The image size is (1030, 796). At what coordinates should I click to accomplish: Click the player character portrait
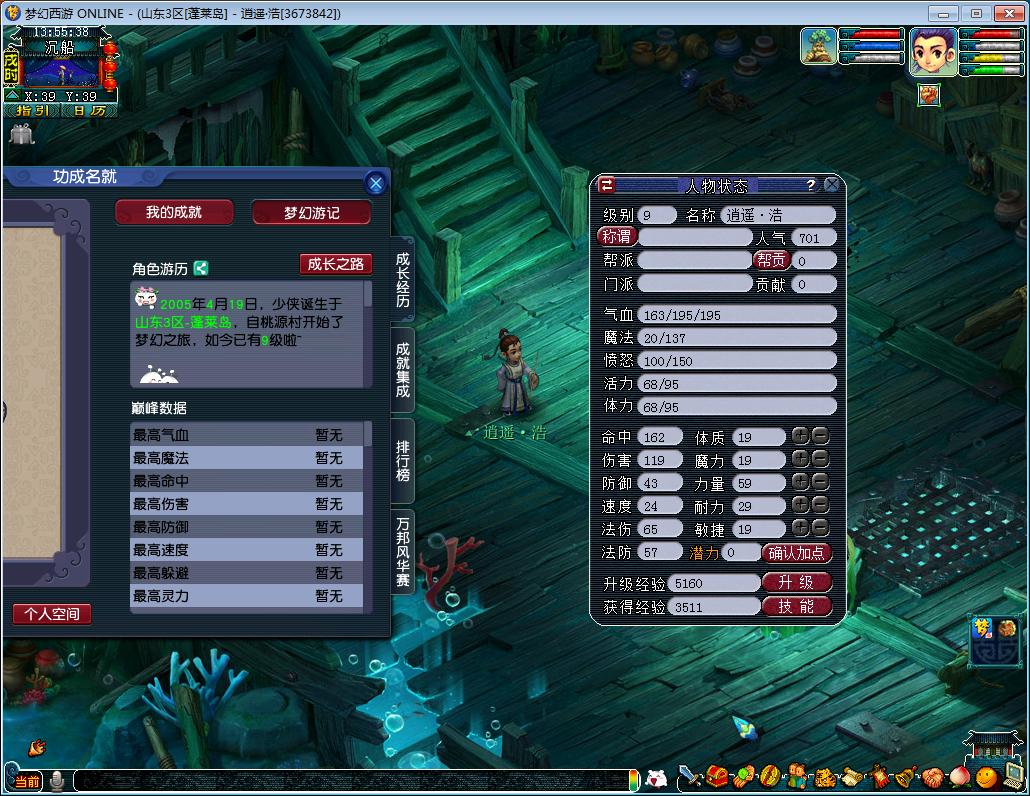click(x=932, y=50)
